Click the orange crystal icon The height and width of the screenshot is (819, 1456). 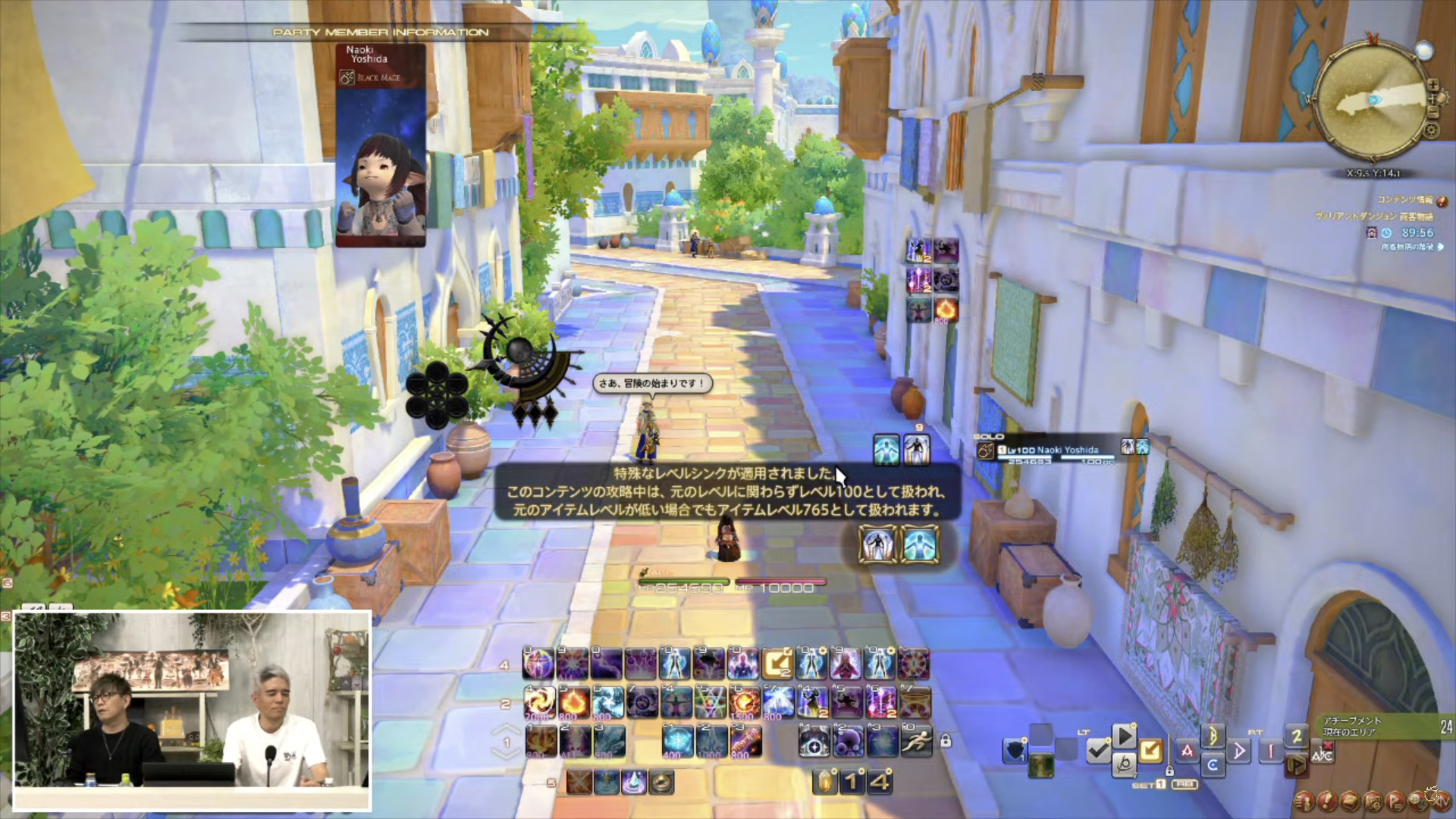pos(824,782)
